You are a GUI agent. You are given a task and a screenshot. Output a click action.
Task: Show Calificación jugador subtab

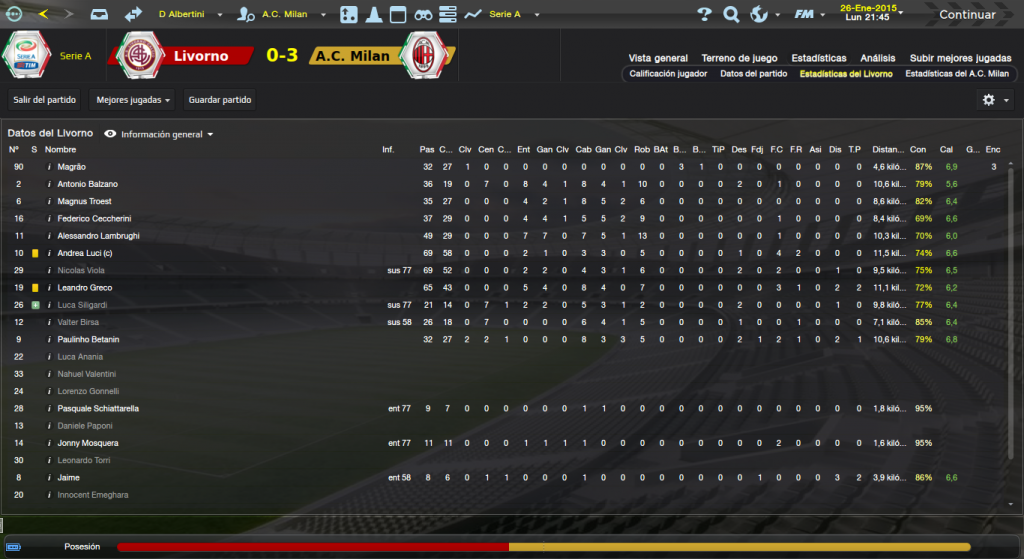[x=668, y=74]
